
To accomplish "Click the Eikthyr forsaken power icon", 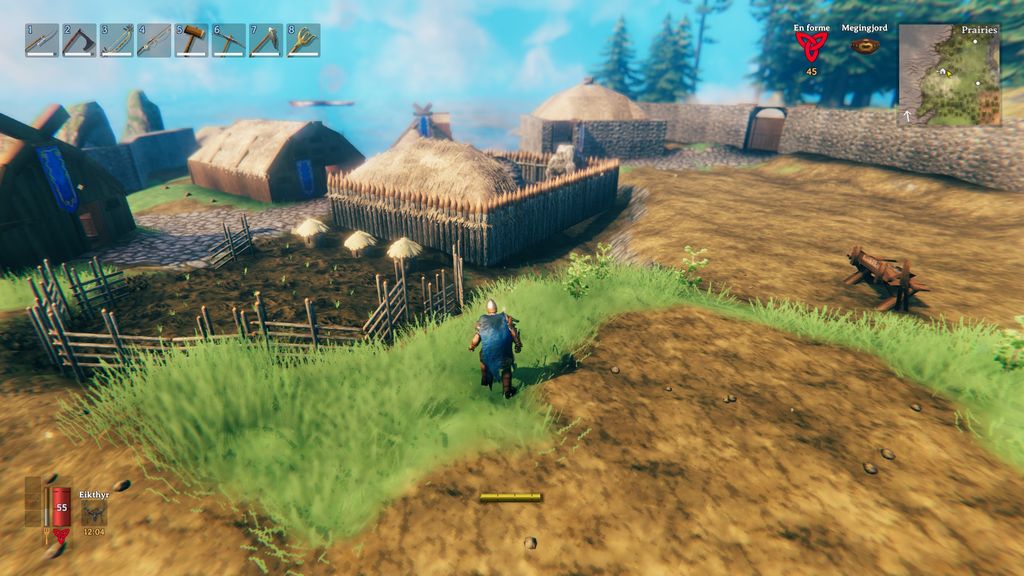I will [94, 511].
